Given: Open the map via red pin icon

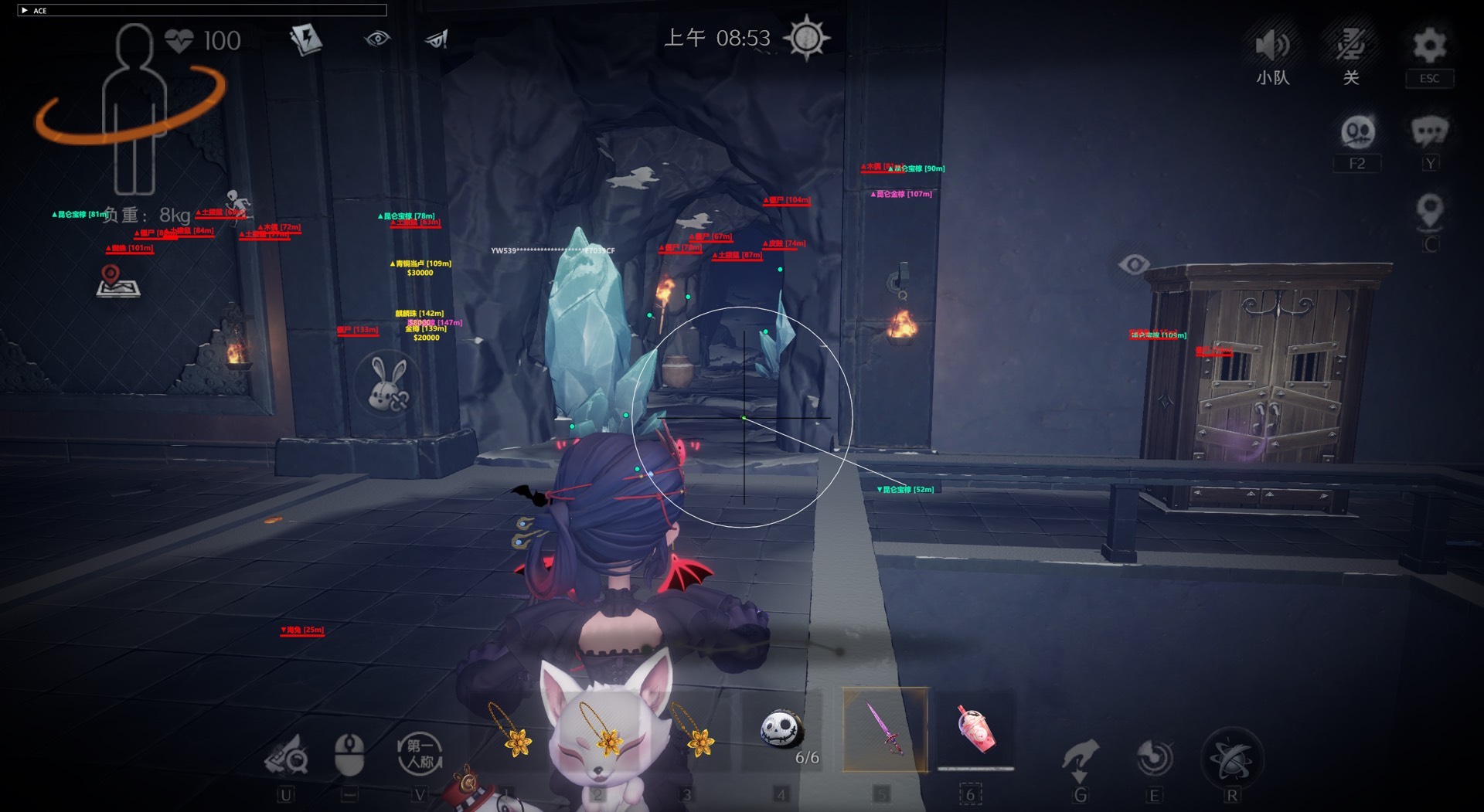Looking at the screenshot, I should tap(117, 282).
